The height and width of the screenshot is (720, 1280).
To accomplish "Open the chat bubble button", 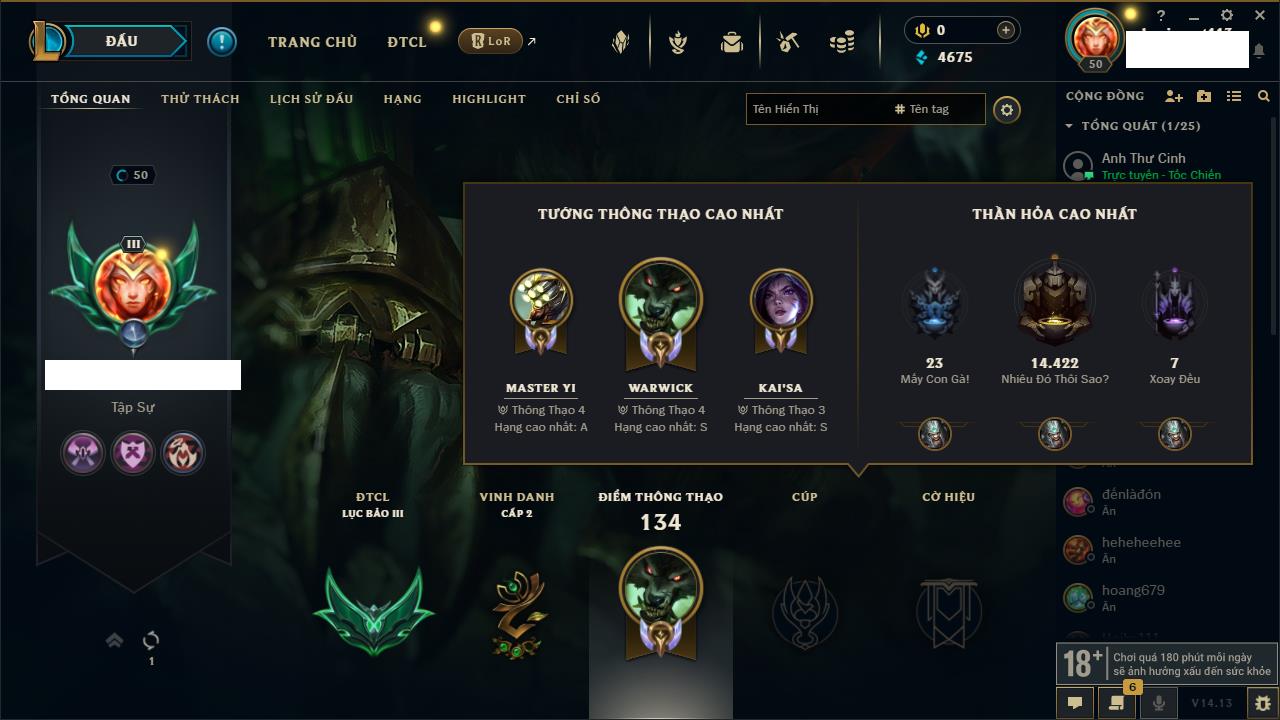I will [x=1075, y=703].
